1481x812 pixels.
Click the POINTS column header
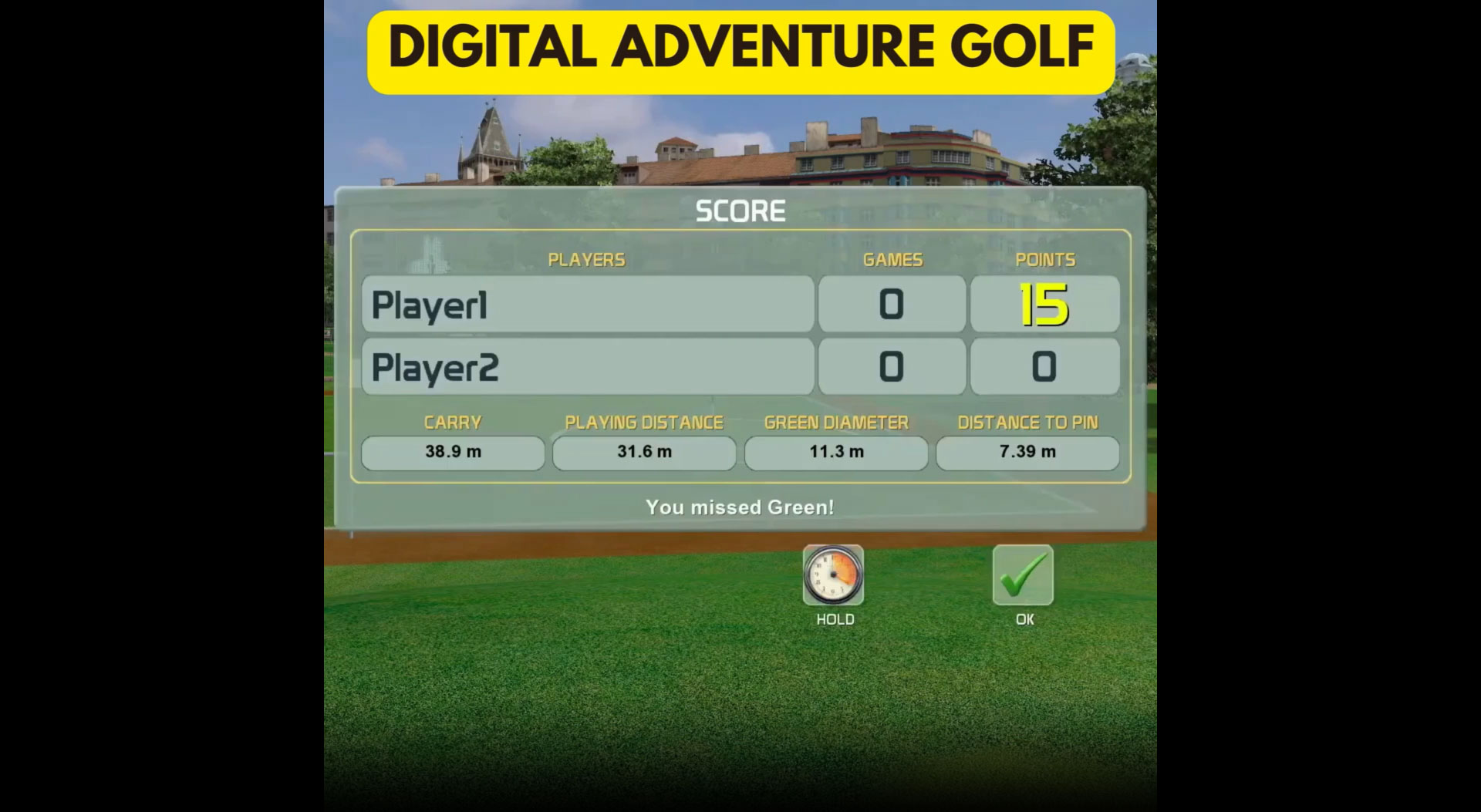point(1045,260)
